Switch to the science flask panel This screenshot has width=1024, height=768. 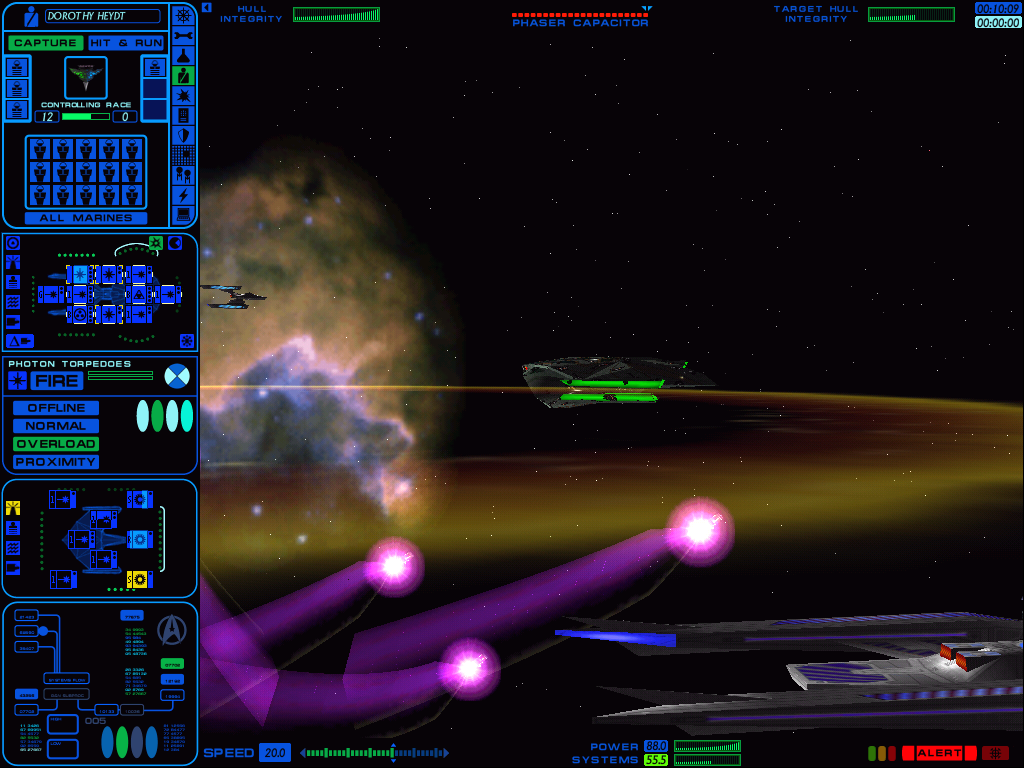[x=183, y=55]
